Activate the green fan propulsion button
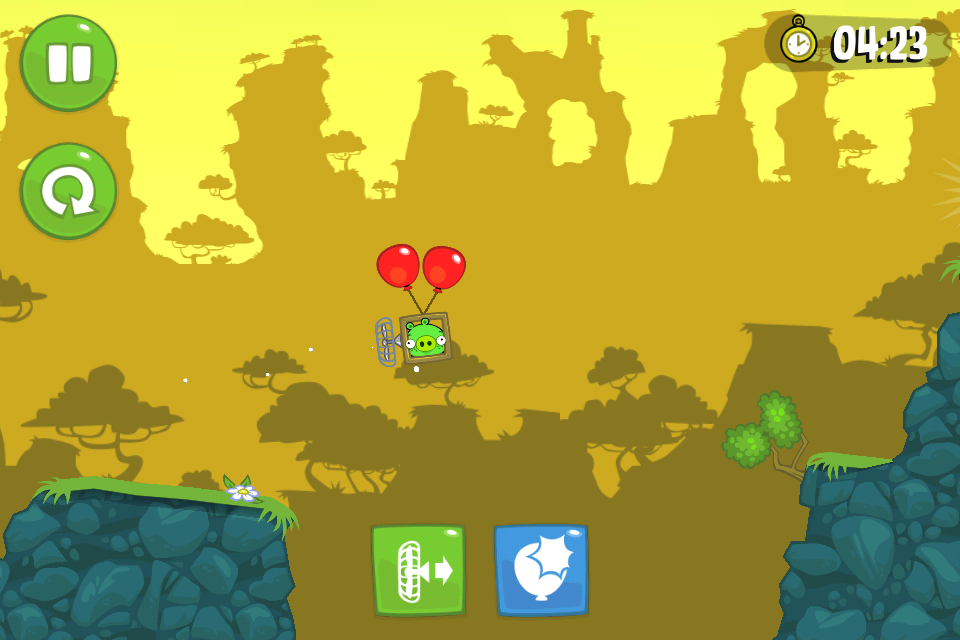 pyautogui.click(x=418, y=569)
